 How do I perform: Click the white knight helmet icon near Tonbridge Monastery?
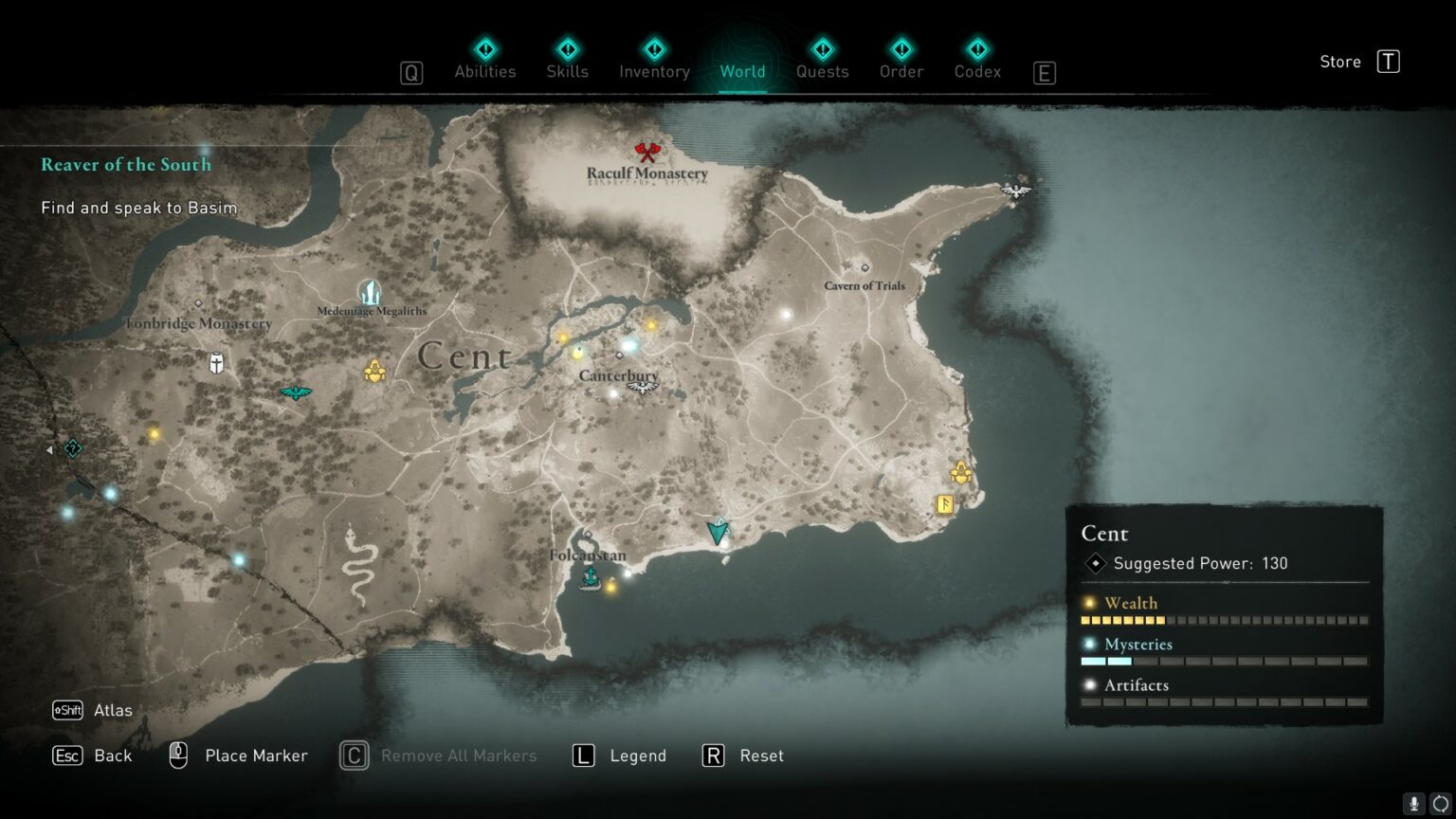214,363
